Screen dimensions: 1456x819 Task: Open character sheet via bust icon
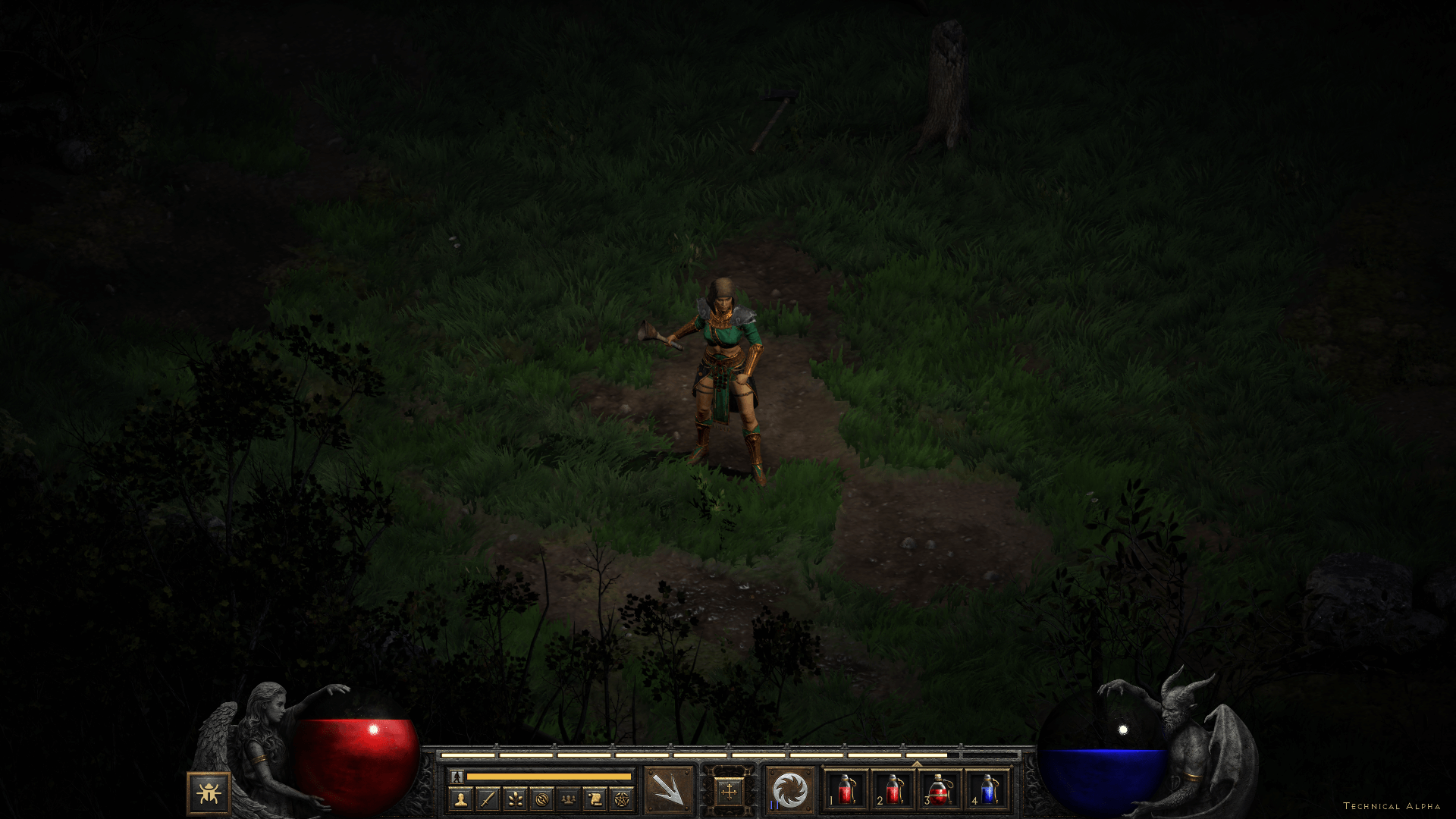[x=460, y=799]
